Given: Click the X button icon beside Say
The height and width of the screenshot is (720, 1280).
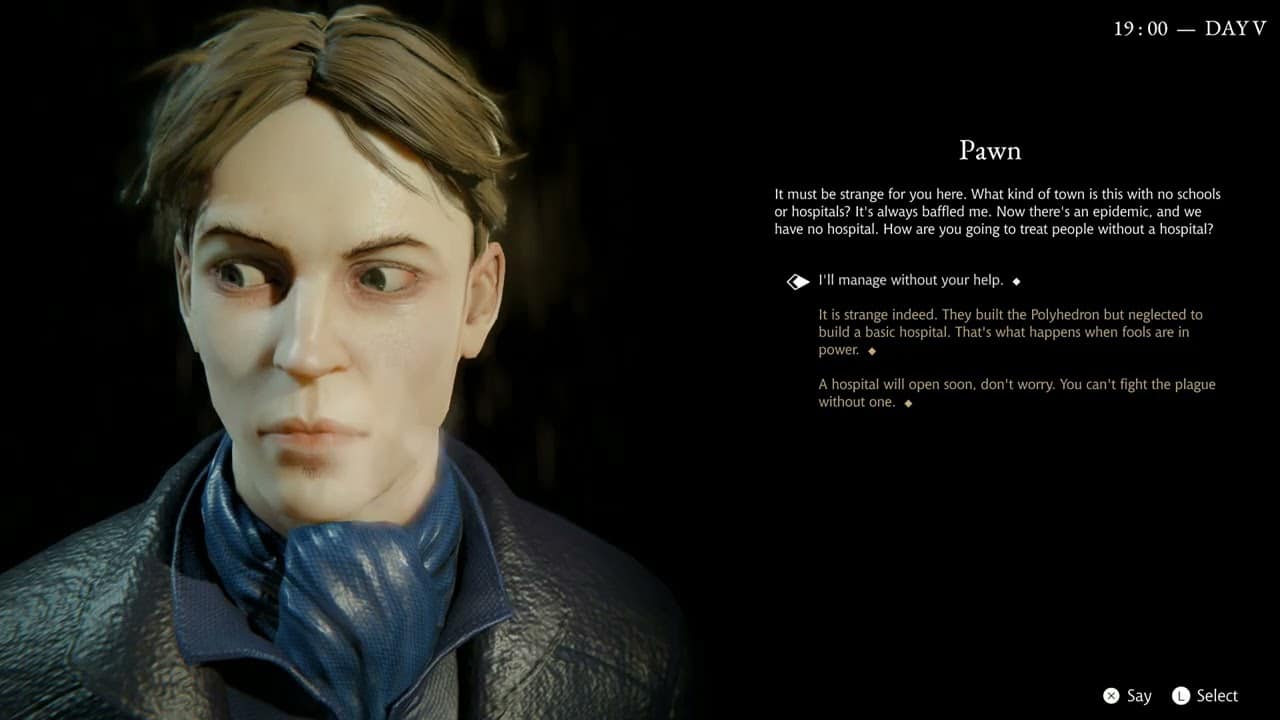Looking at the screenshot, I should (1113, 695).
